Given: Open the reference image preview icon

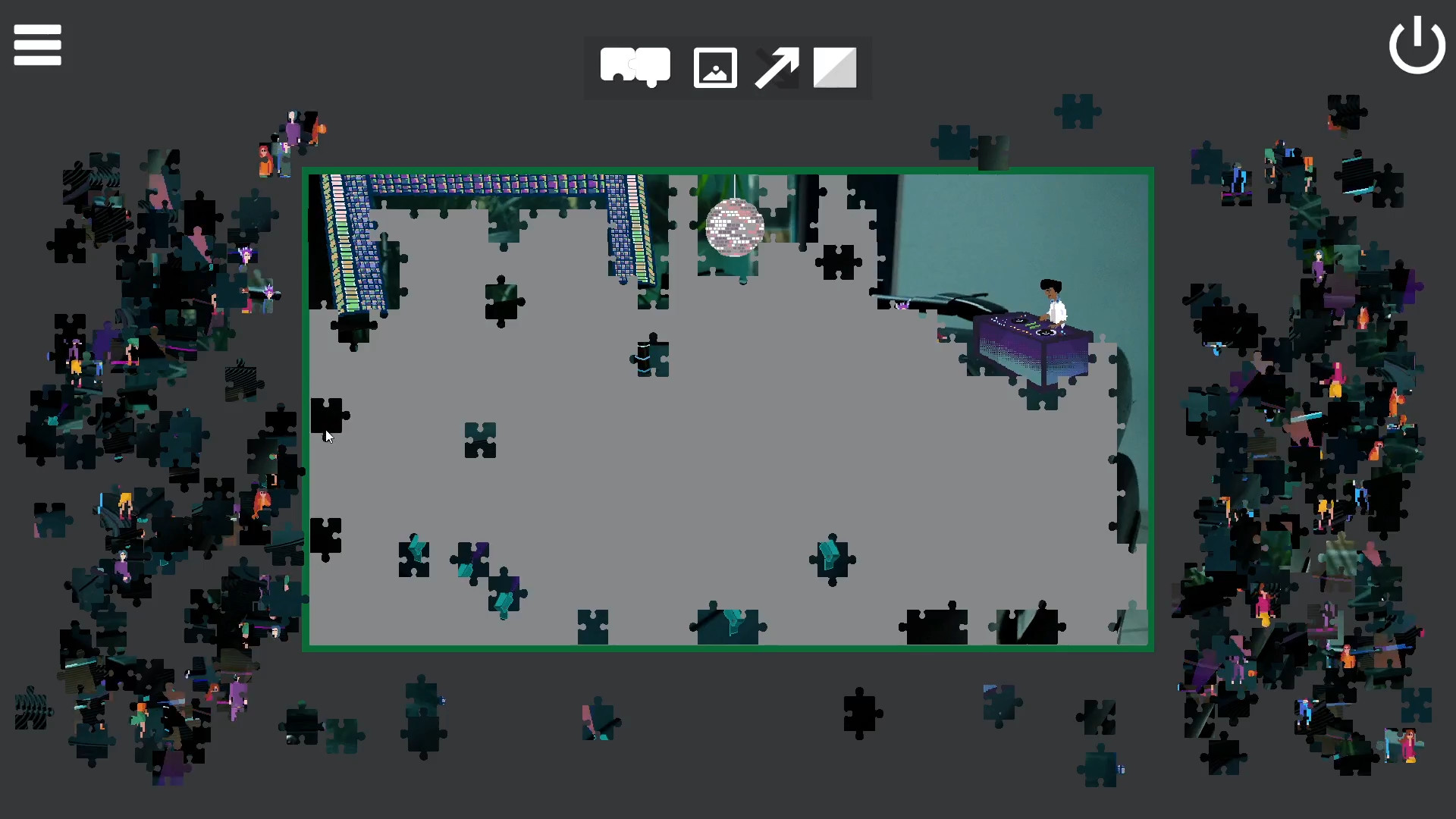Looking at the screenshot, I should (714, 67).
